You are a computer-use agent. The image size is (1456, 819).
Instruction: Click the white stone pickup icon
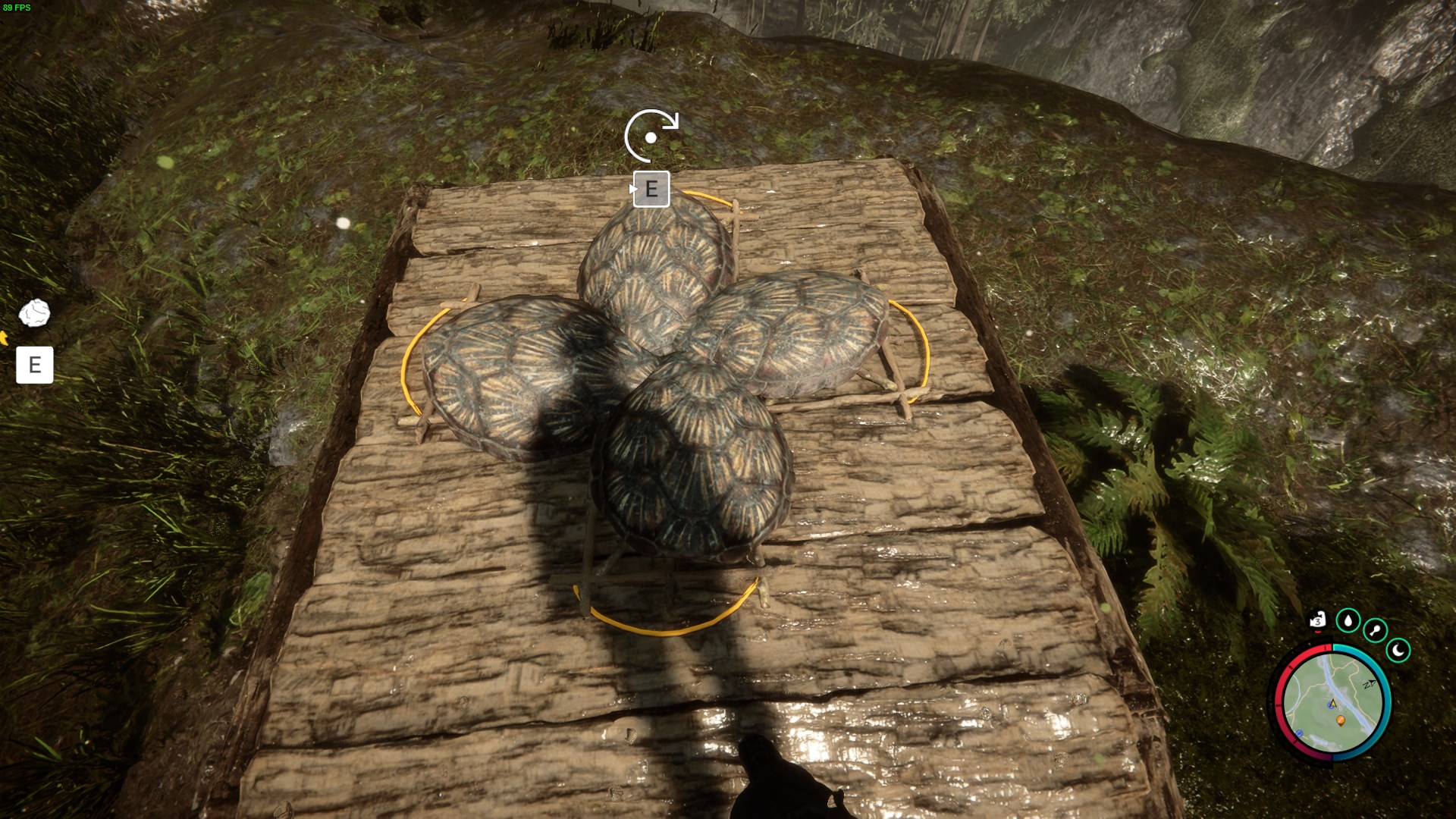[x=34, y=312]
